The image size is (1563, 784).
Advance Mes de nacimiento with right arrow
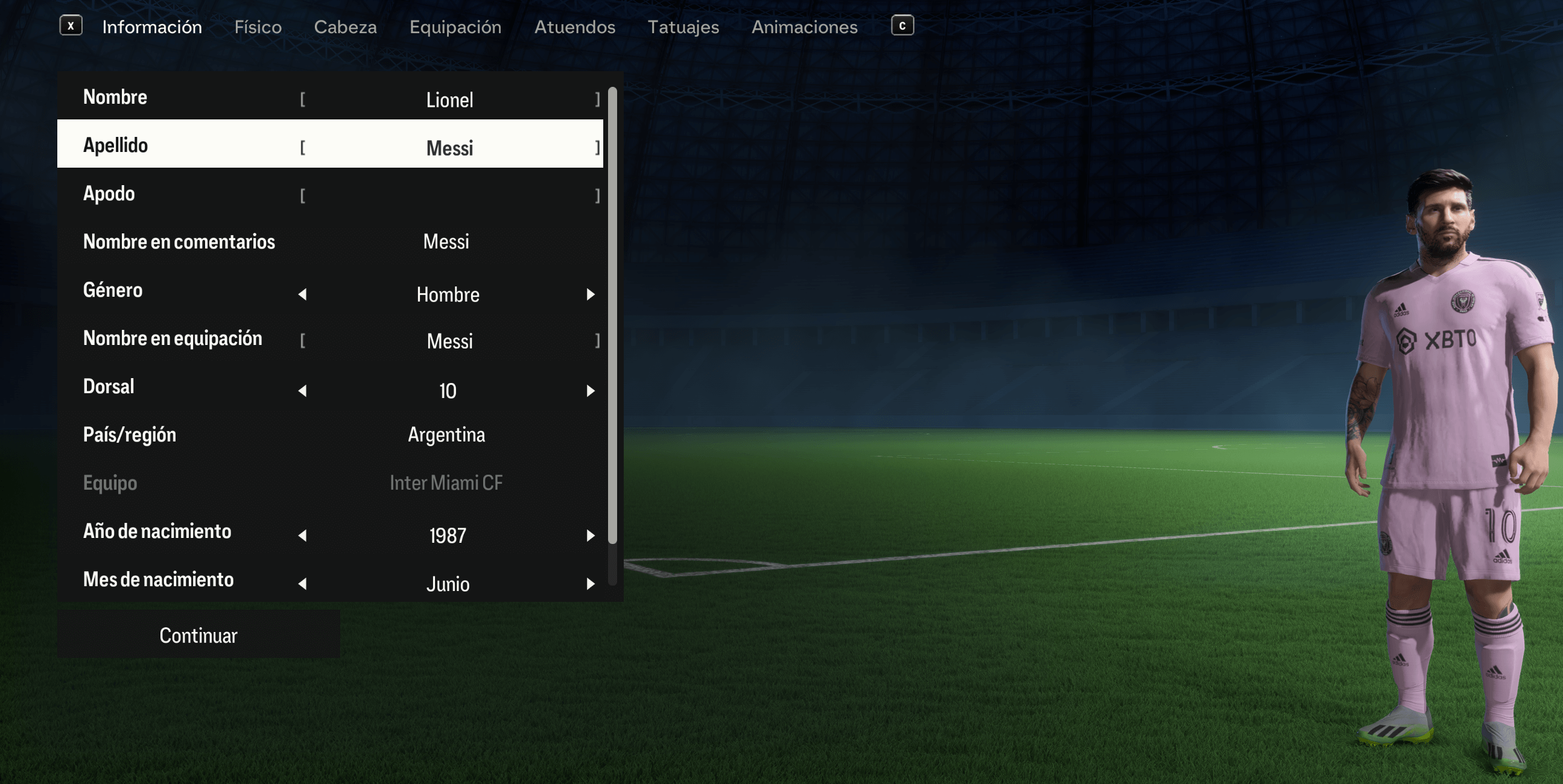[591, 584]
